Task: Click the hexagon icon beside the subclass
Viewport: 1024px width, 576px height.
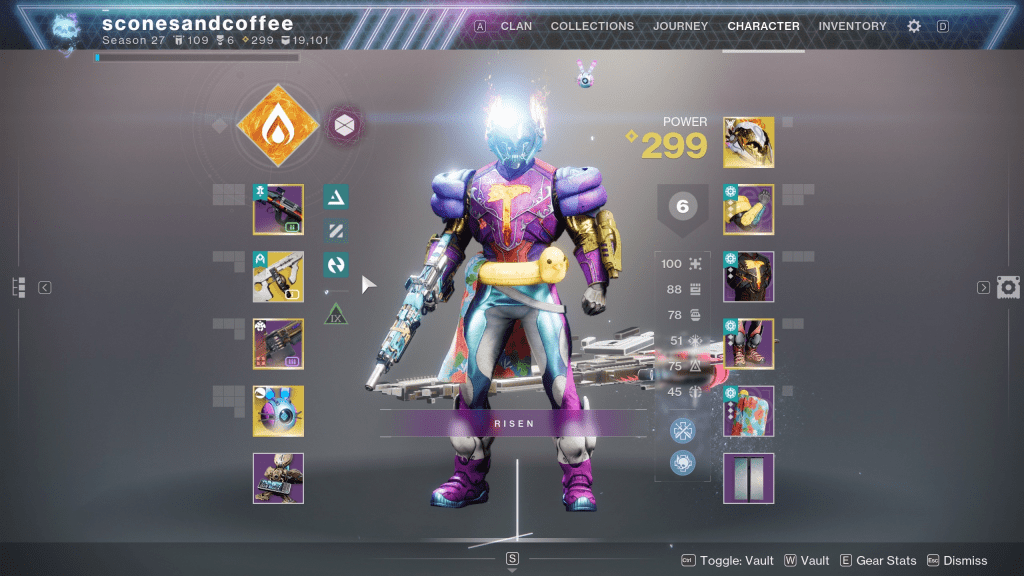Action: point(345,126)
